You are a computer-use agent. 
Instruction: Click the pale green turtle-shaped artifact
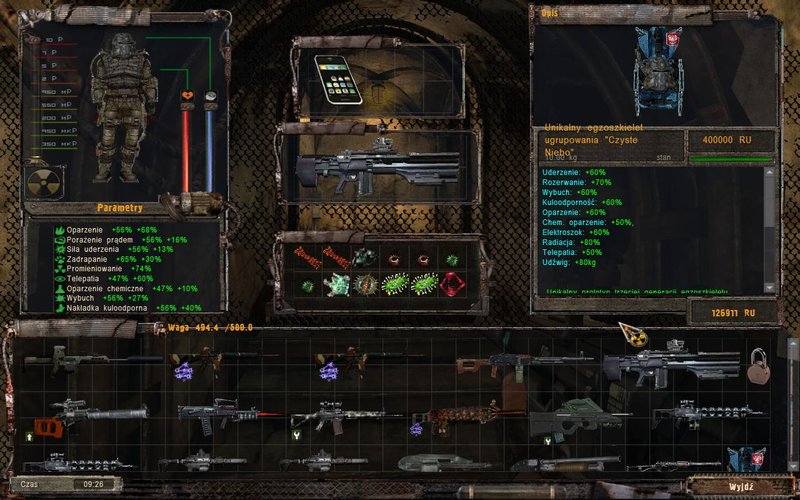[x=336, y=283]
